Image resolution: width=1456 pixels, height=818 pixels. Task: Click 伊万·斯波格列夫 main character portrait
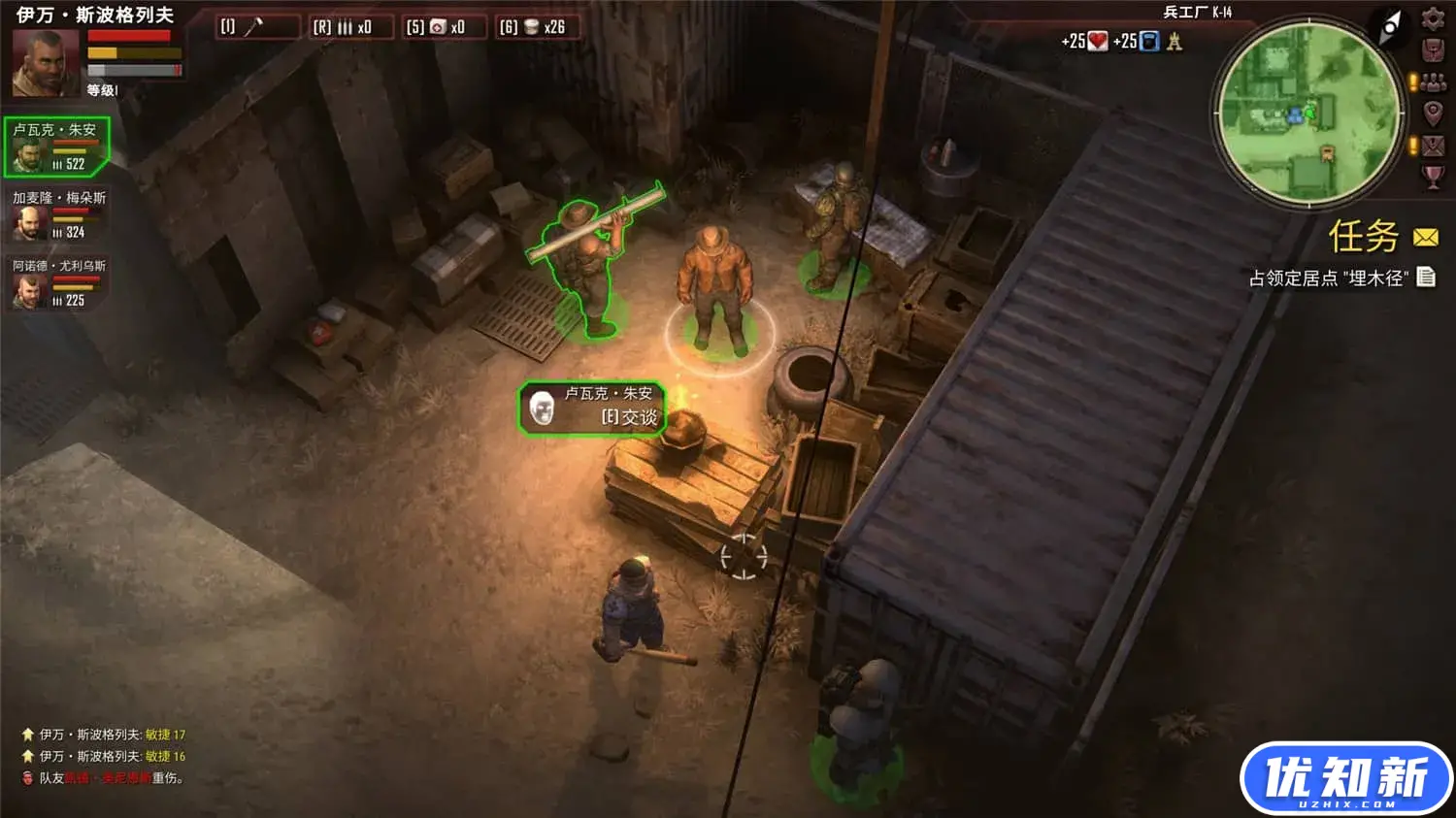45,63
